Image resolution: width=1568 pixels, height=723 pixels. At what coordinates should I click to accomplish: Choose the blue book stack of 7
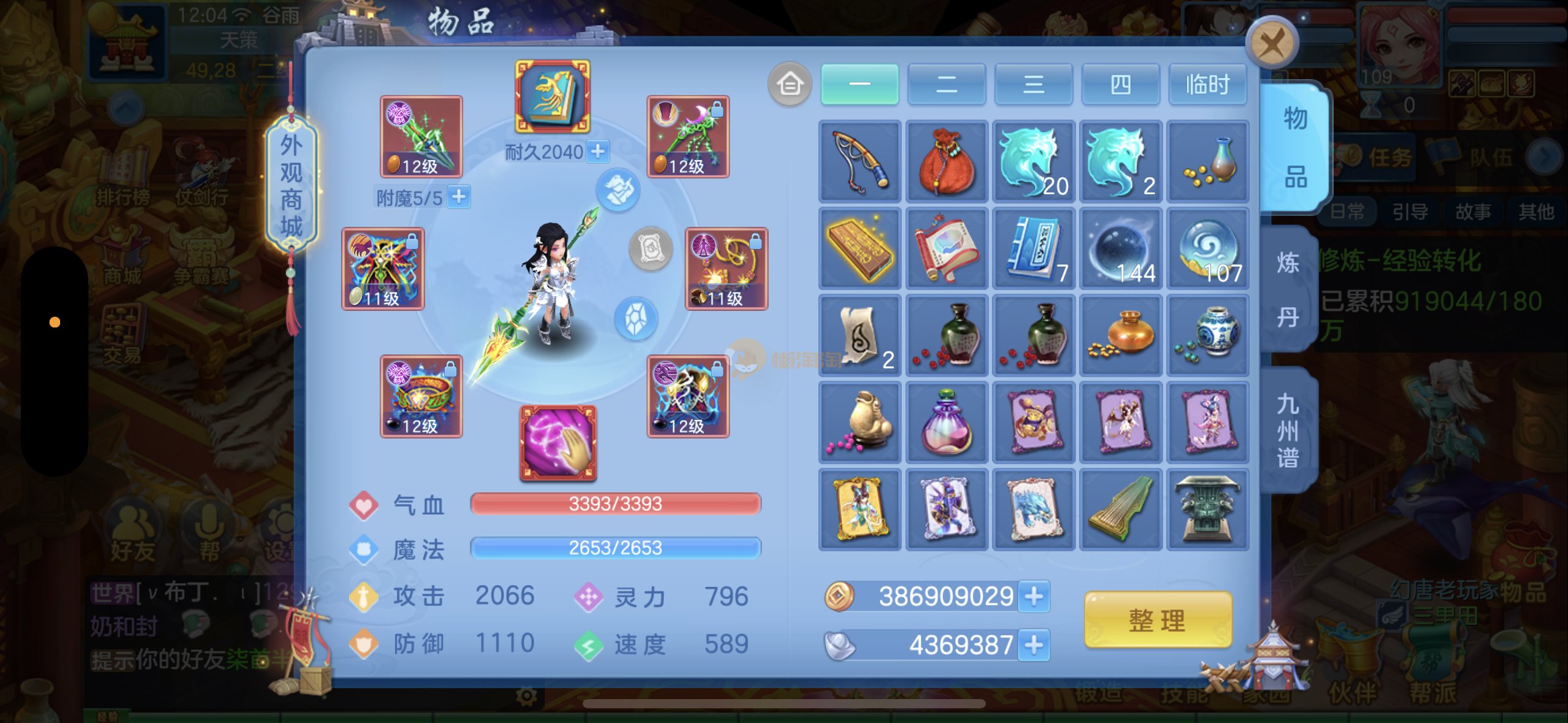[x=1034, y=248]
